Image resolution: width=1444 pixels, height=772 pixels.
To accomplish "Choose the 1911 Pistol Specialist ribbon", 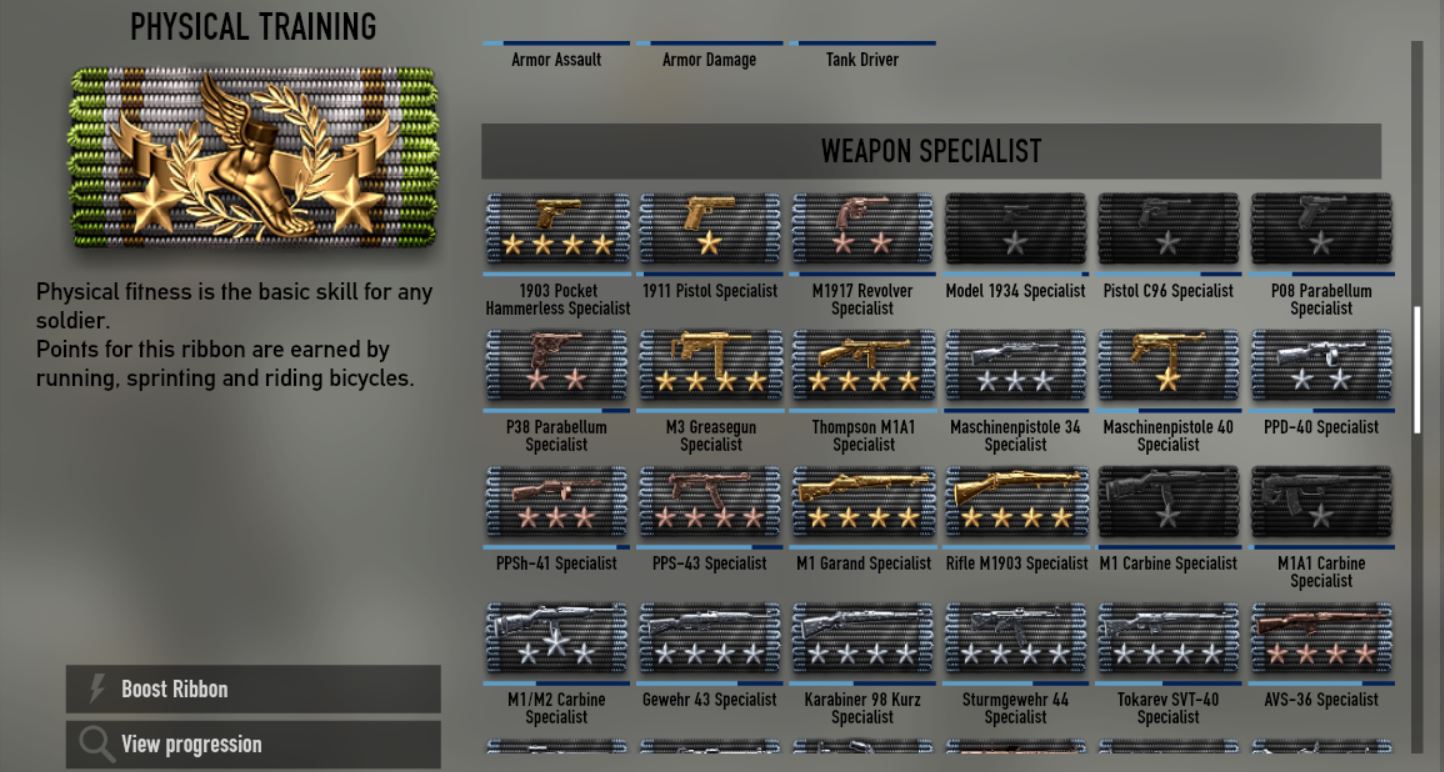I will (x=710, y=230).
